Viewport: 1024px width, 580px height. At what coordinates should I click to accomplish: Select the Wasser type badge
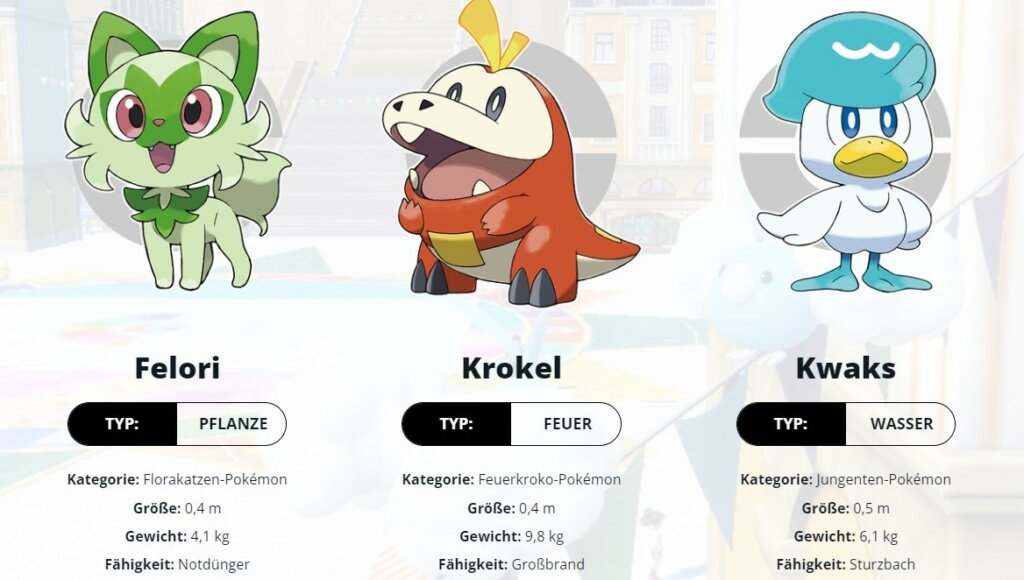900,424
